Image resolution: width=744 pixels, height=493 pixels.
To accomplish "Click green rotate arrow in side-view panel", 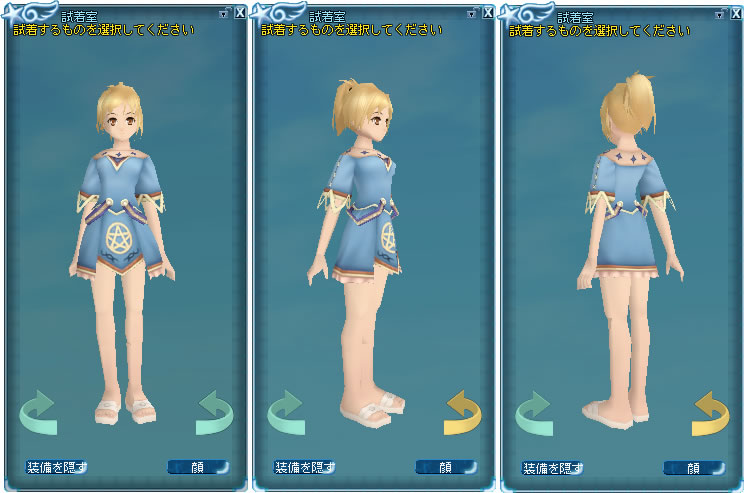I will [x=286, y=412].
